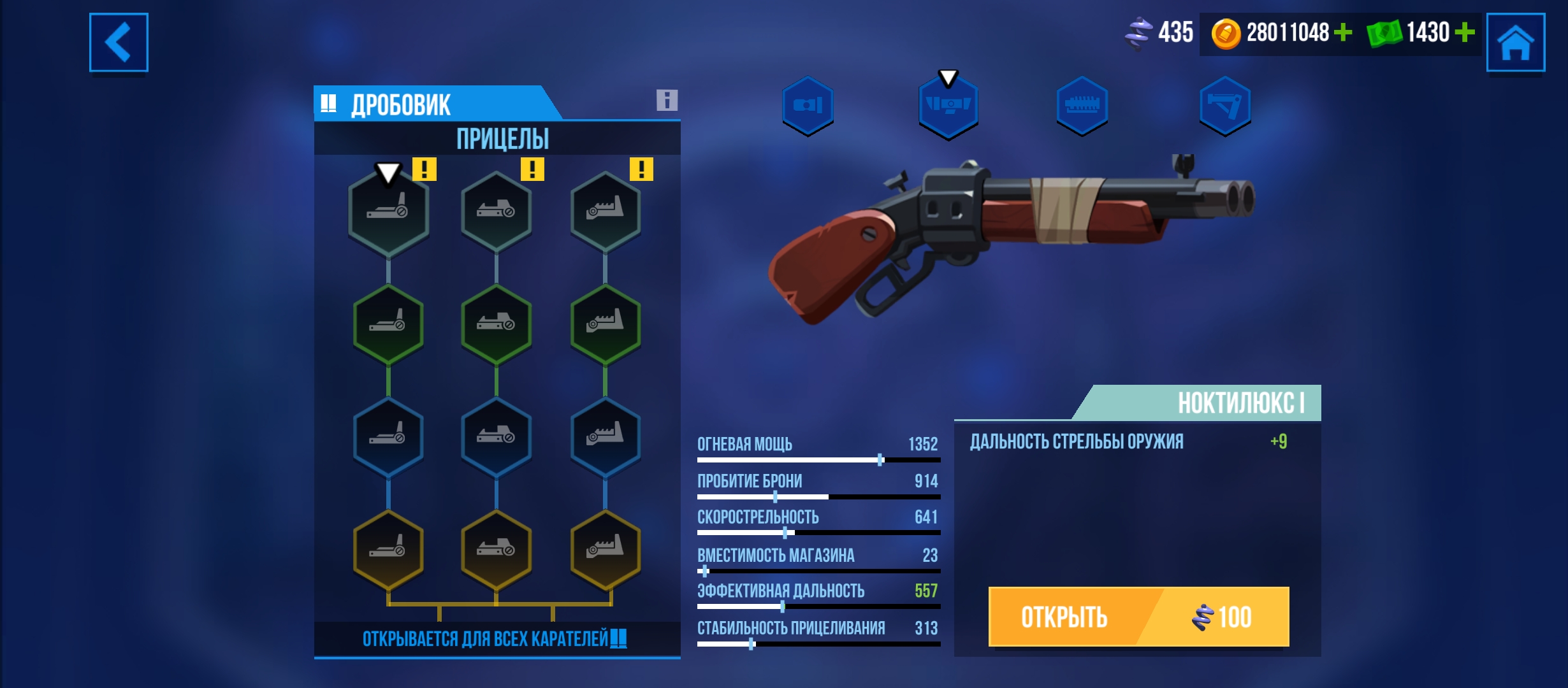Screen dimensions: 1568x688
Task: Go back with the left arrow button
Action: (x=119, y=42)
